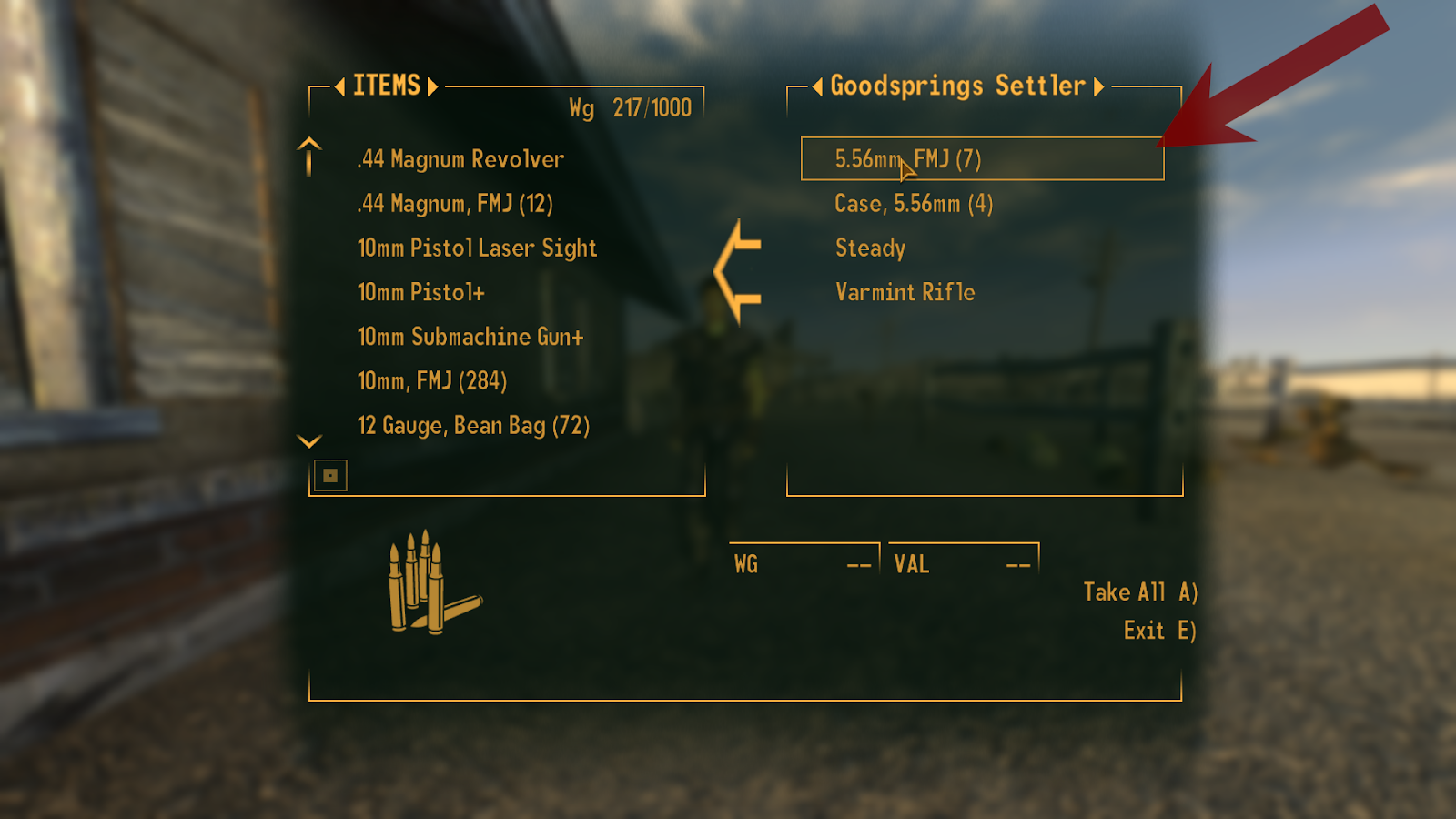
Task: Click the left chevron beside Goodsprings Settler
Action: (817, 86)
